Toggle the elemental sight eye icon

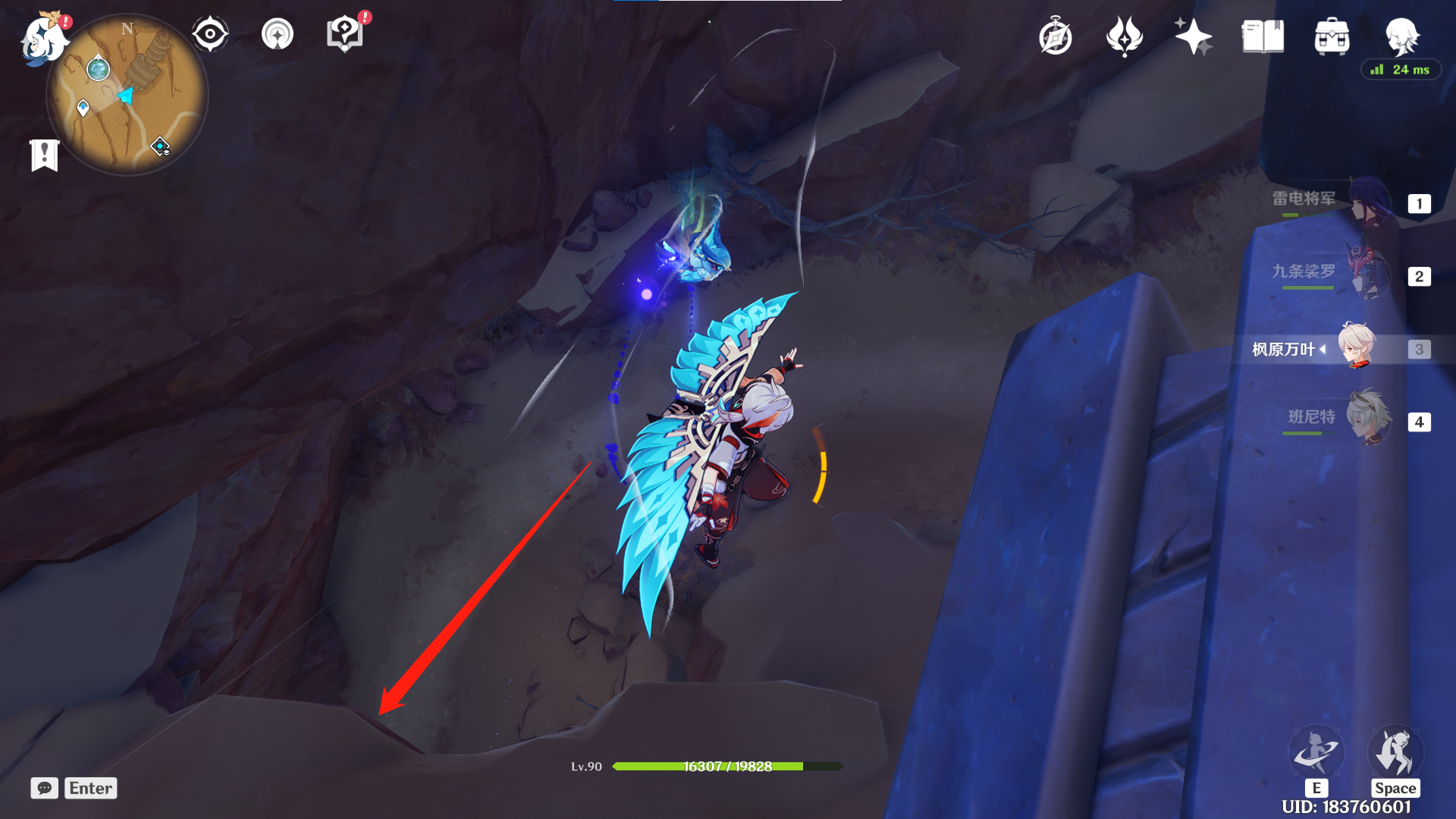(210, 34)
